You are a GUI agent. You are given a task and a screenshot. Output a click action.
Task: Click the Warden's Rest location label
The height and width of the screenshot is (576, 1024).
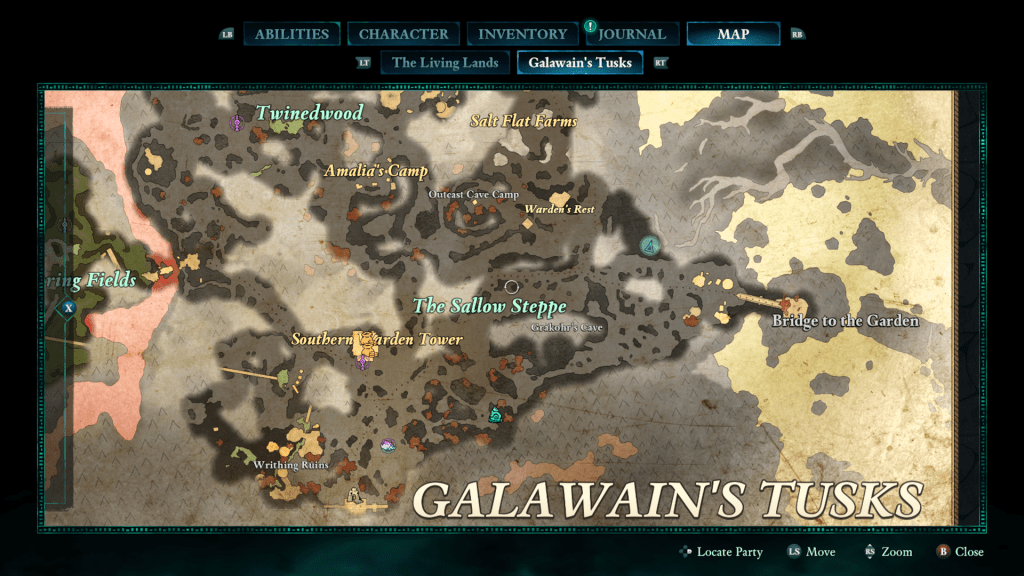[x=560, y=209]
